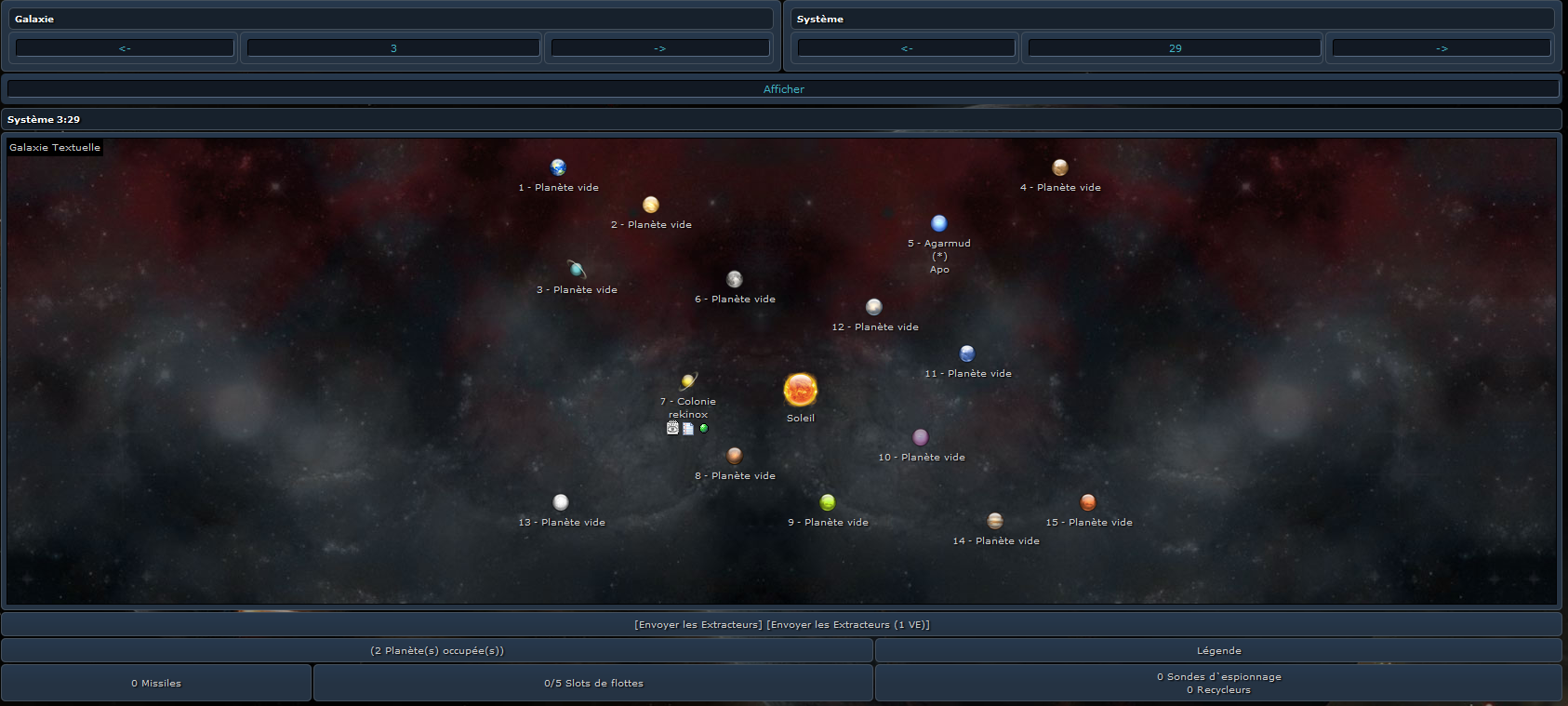The height and width of the screenshot is (706, 1568).
Task: Go to the next system
Action: (1442, 48)
